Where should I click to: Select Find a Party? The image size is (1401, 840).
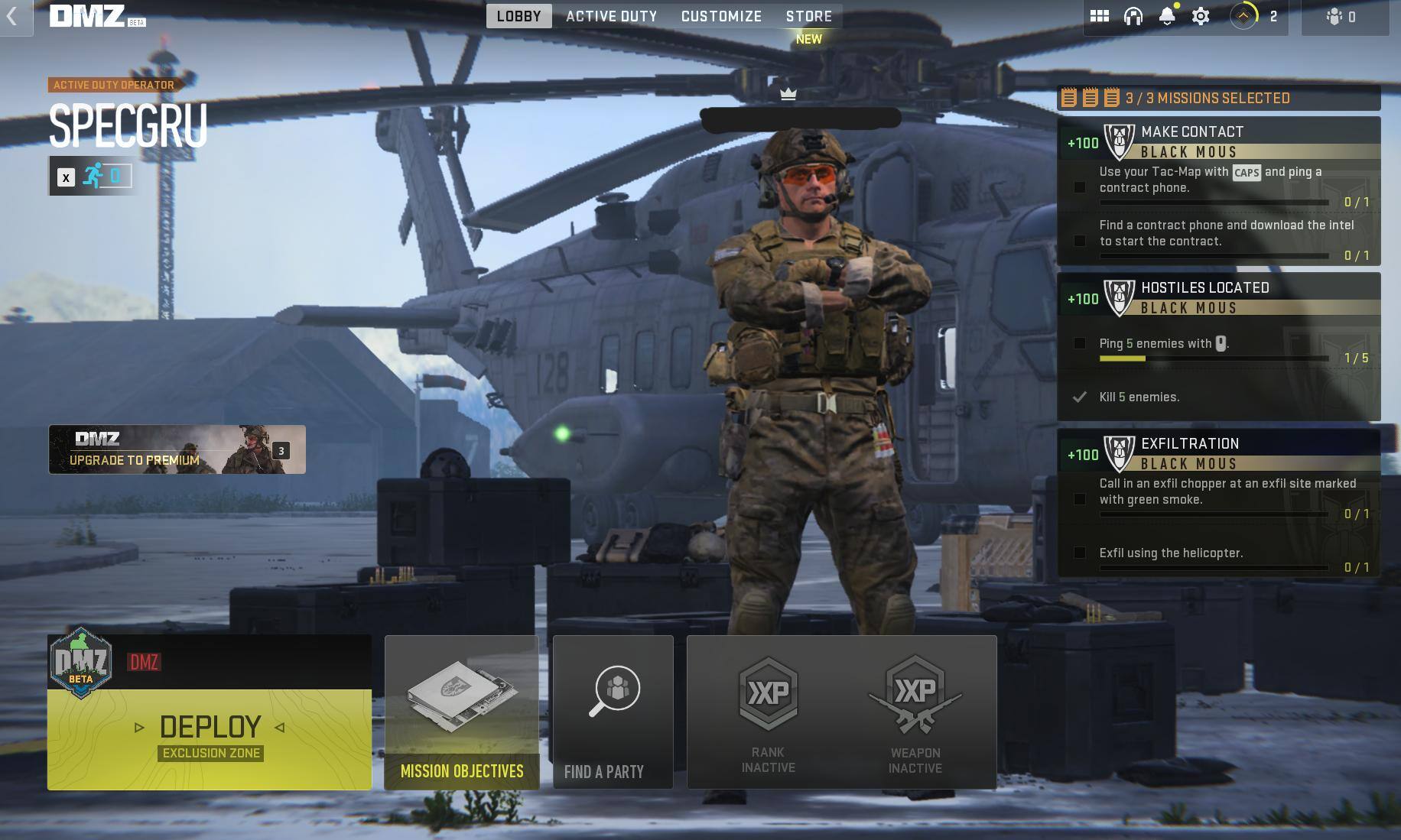[613, 712]
